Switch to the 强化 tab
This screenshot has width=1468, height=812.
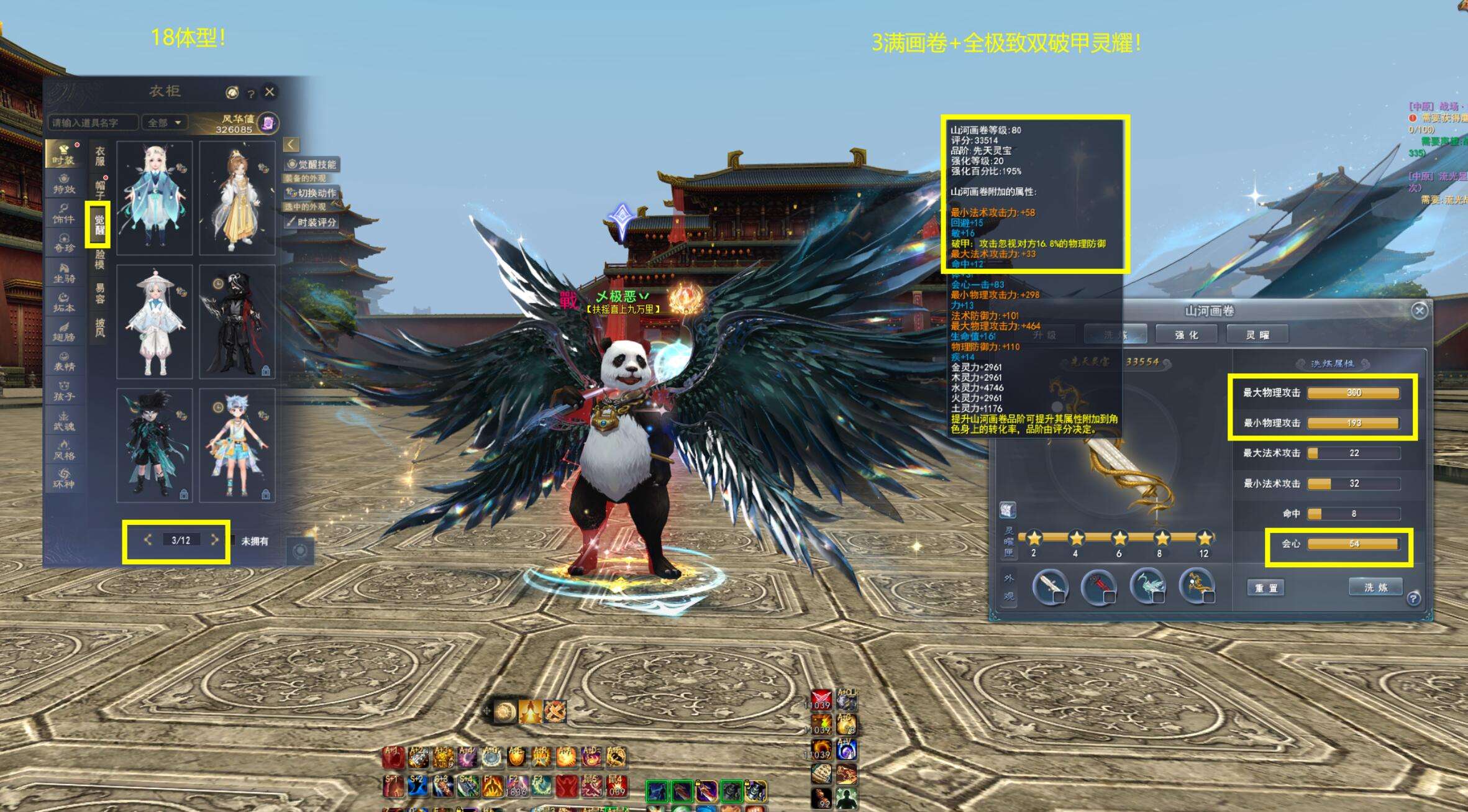(x=1187, y=335)
